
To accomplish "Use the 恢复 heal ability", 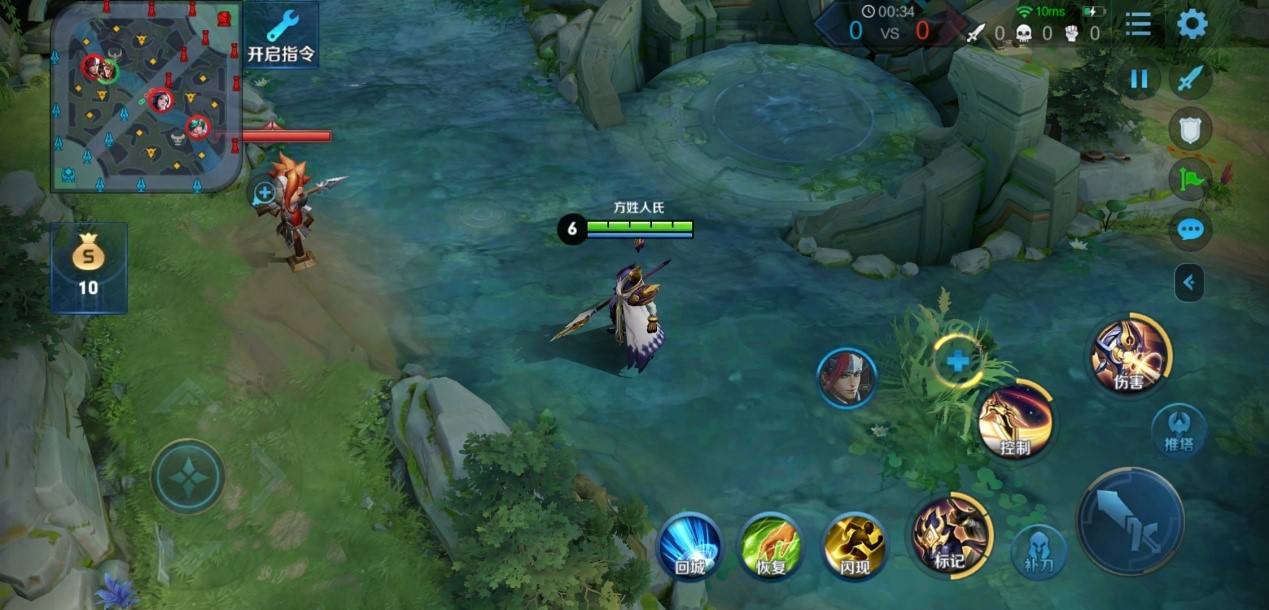I will [770, 545].
